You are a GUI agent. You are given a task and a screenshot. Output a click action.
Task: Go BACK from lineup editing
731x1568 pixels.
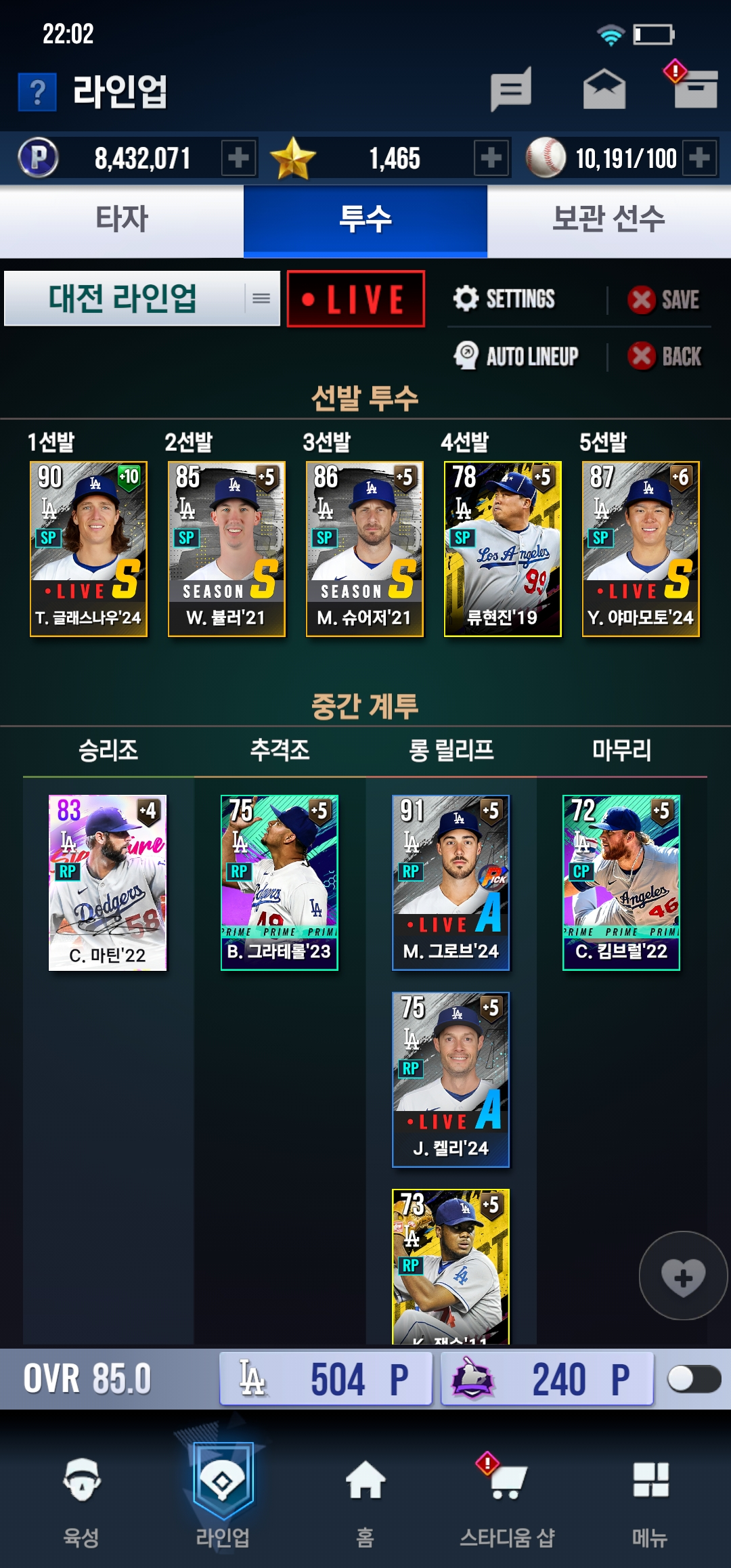coord(665,356)
